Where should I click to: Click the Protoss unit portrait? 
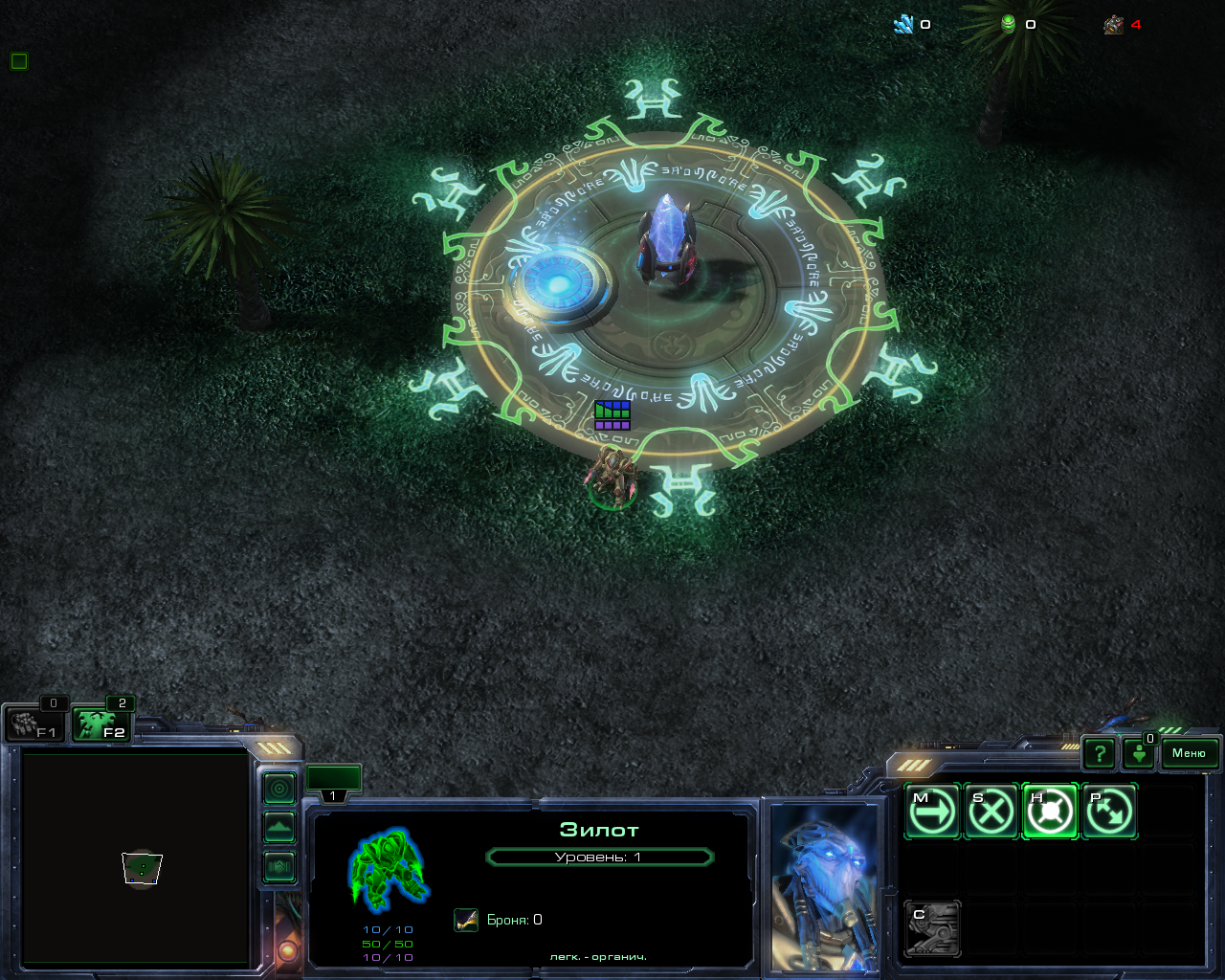click(825, 885)
